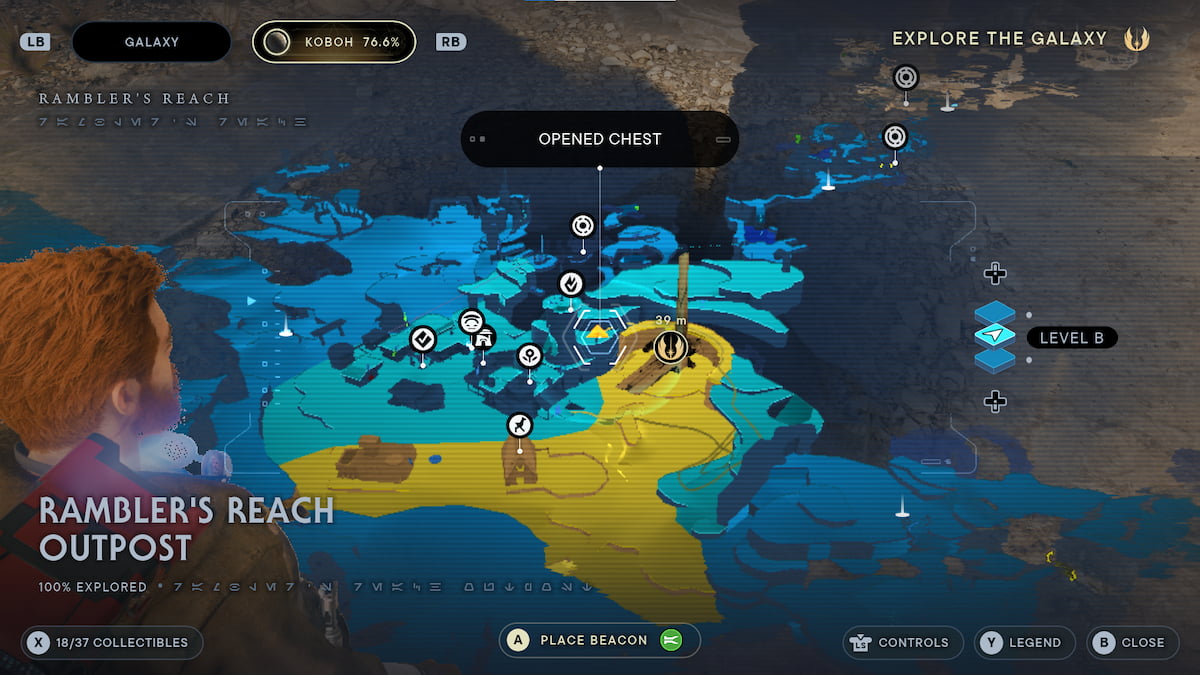
Task: Open the Controls help
Action: (902, 643)
